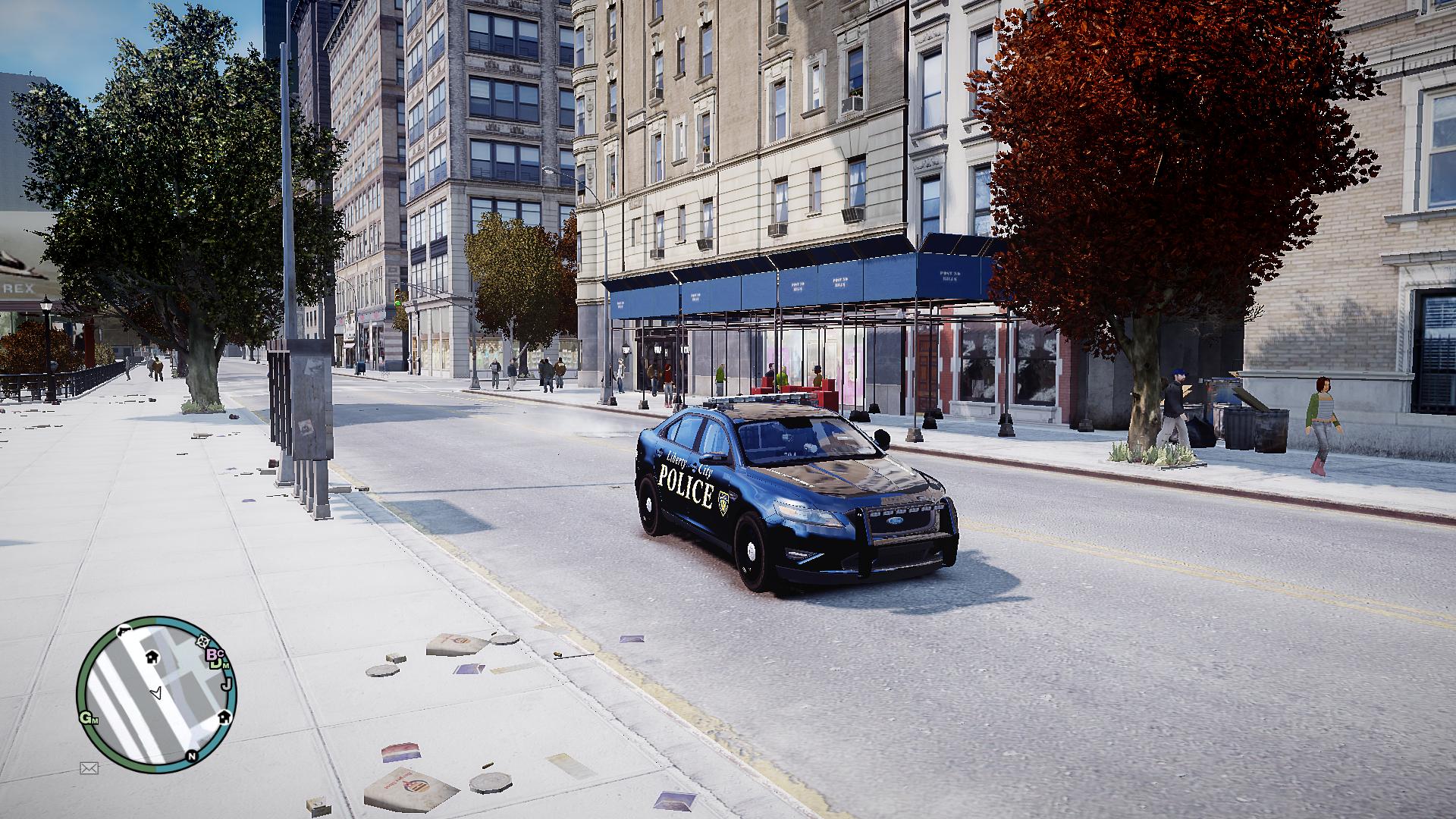
Task: Select the crosshair target blip on minimap
Action: click(x=202, y=642)
